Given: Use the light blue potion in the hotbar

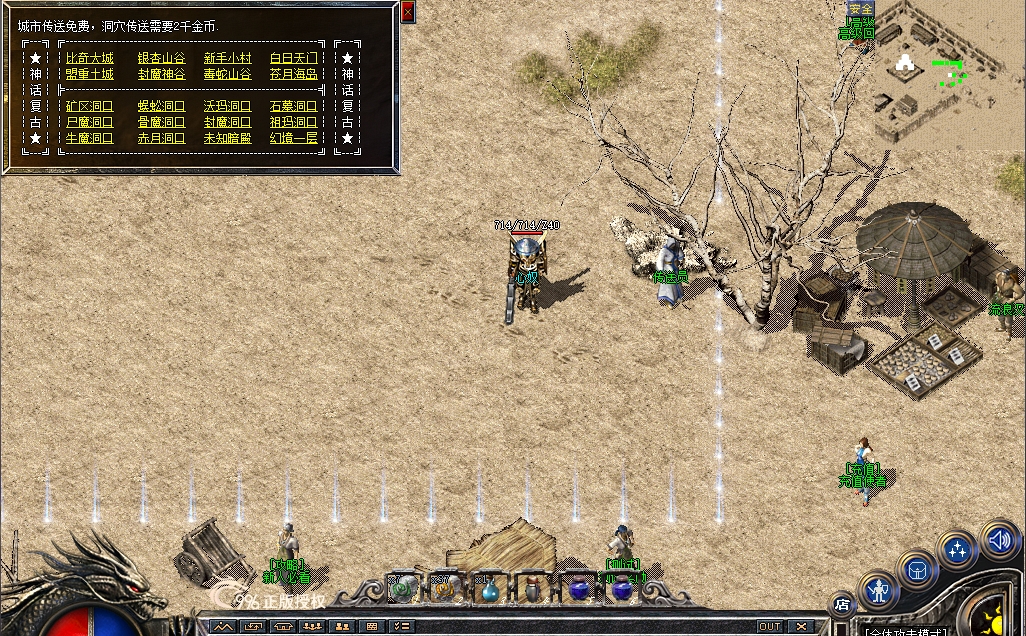Looking at the screenshot, I should [x=489, y=590].
